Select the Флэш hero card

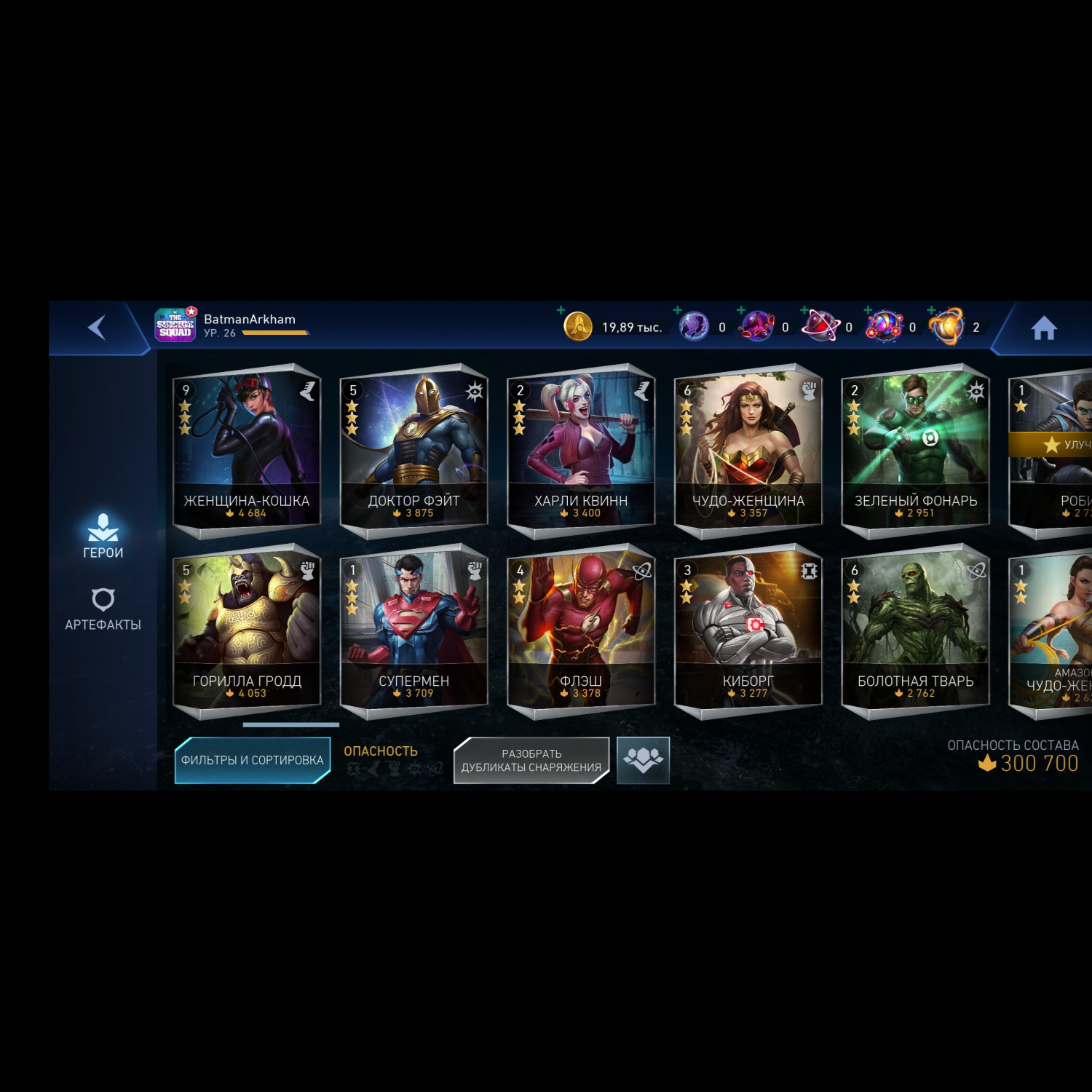pos(579,628)
